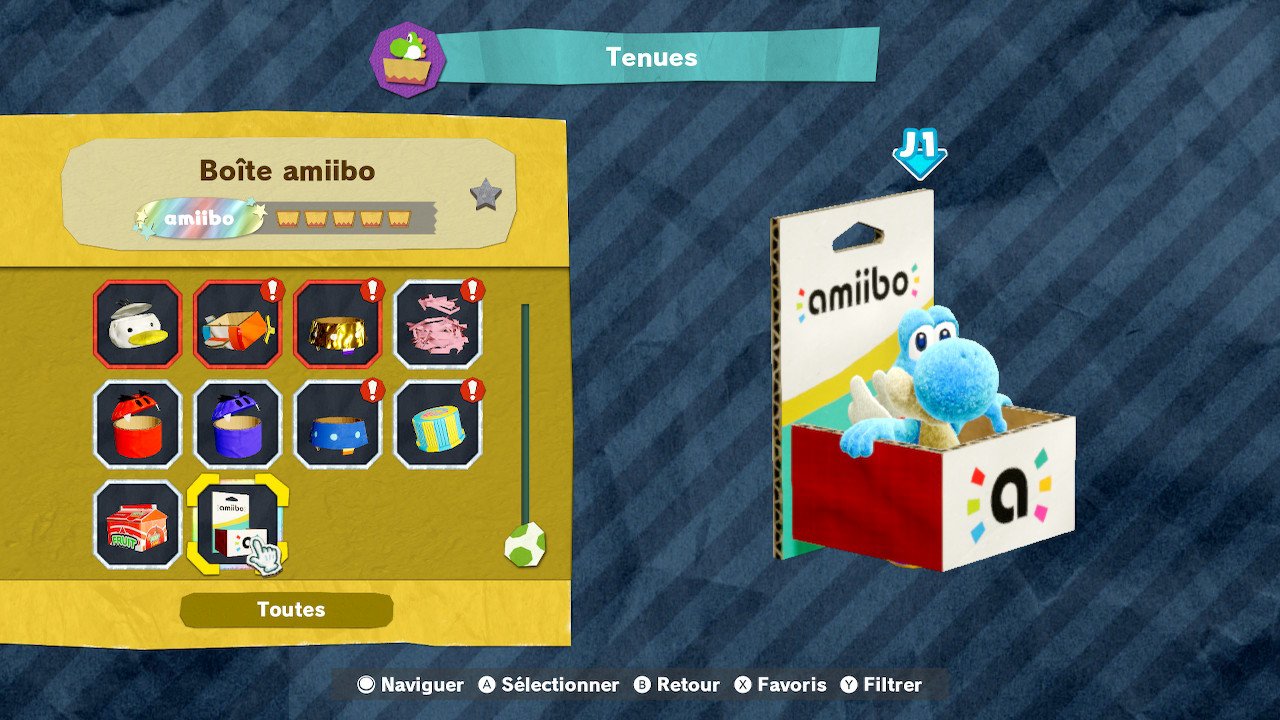Select the white duck costume

pyautogui.click(x=137, y=324)
